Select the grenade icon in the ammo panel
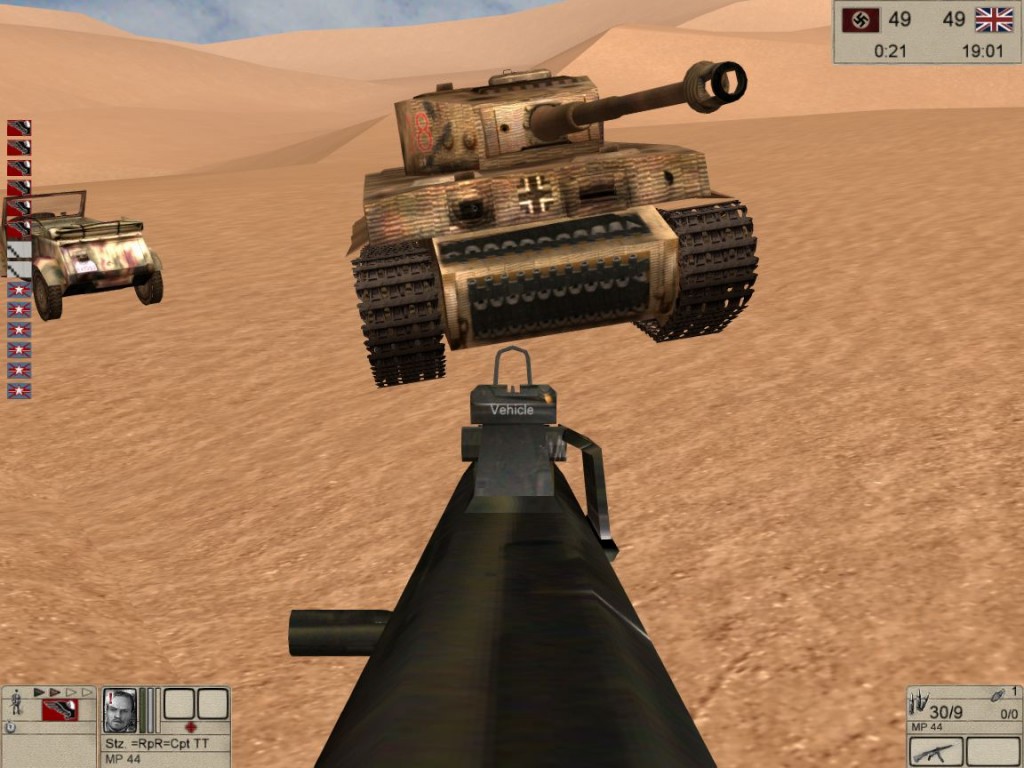 click(x=997, y=695)
